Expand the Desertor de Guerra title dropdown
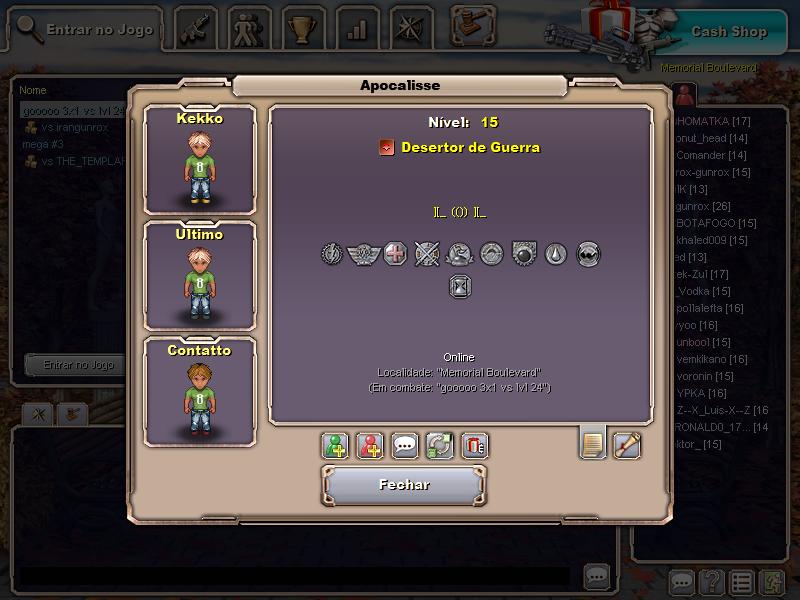Screen dimensions: 800x600 point(386,148)
